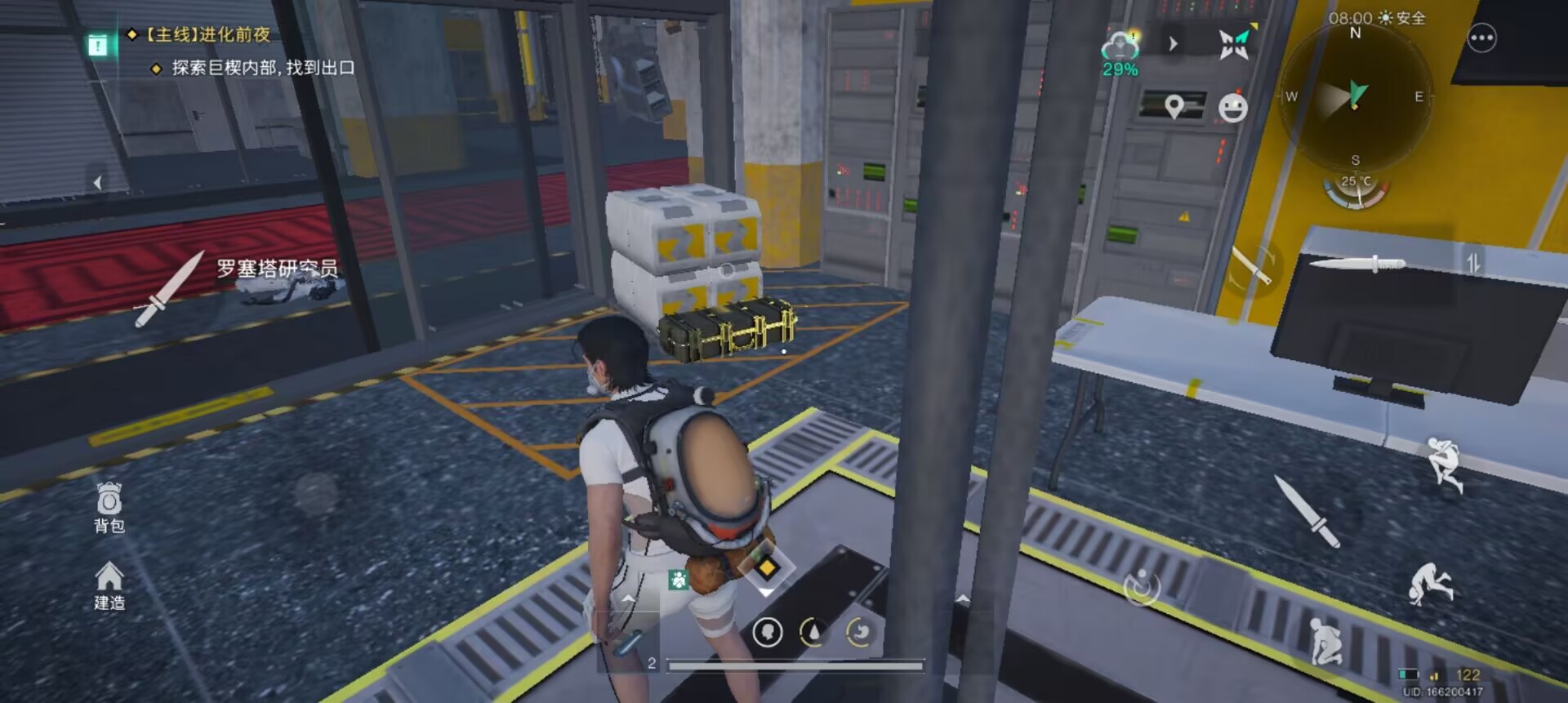Open the 背包 backpack
The height and width of the screenshot is (703, 1568).
pyautogui.click(x=109, y=507)
